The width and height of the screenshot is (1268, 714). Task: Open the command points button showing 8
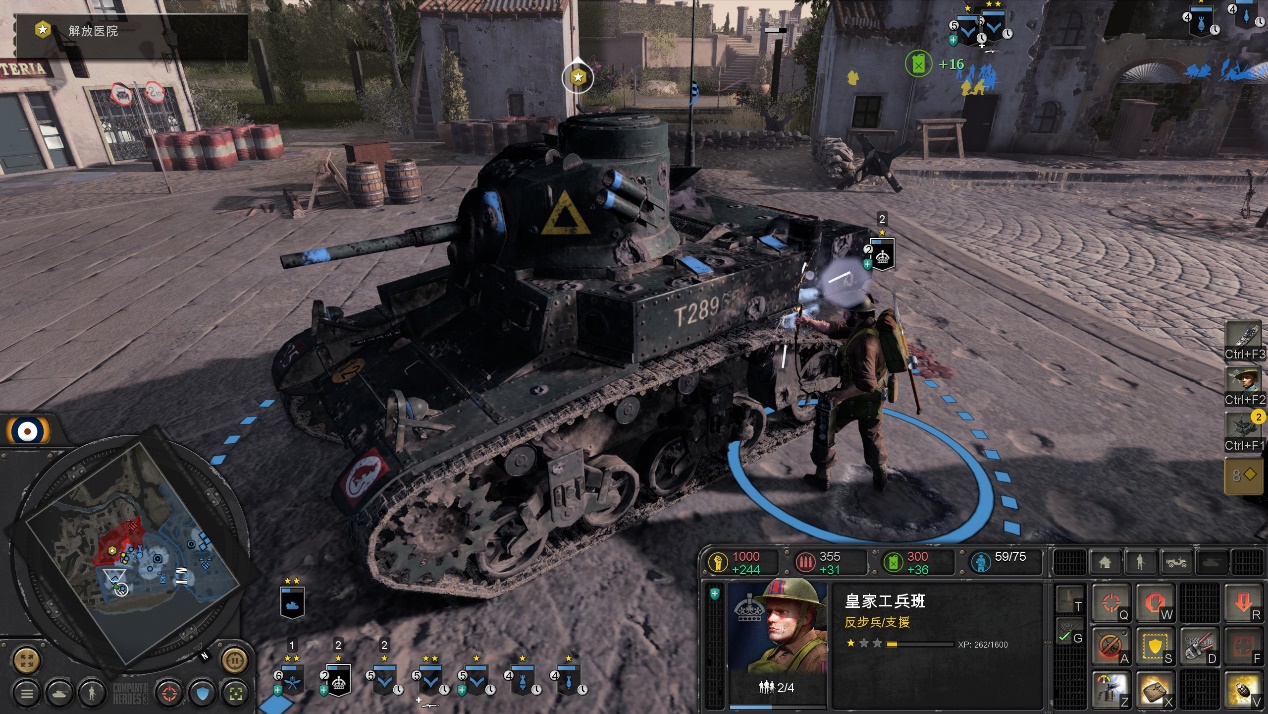[1243, 476]
